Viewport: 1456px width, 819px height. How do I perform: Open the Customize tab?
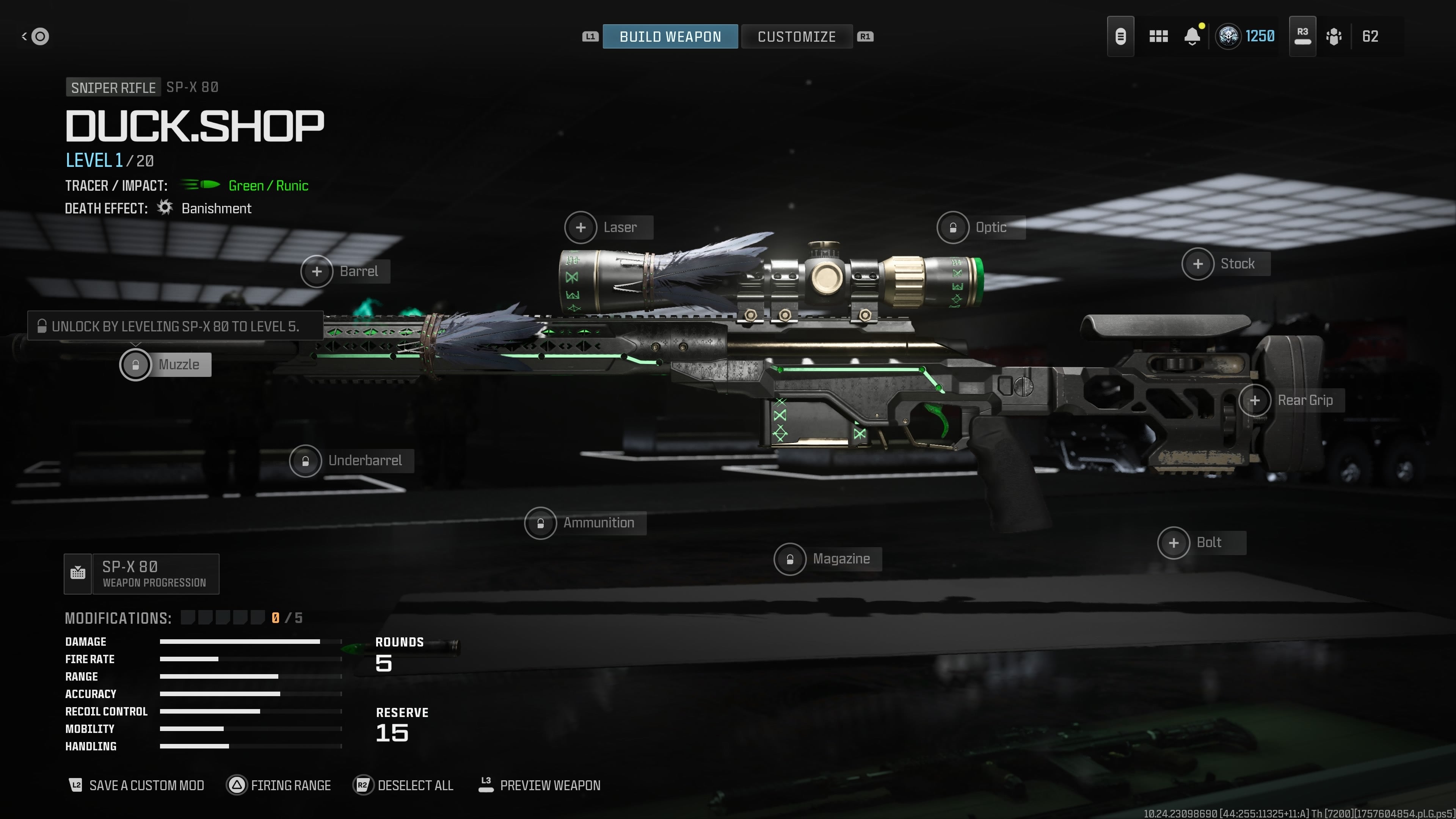pyautogui.click(x=796, y=37)
